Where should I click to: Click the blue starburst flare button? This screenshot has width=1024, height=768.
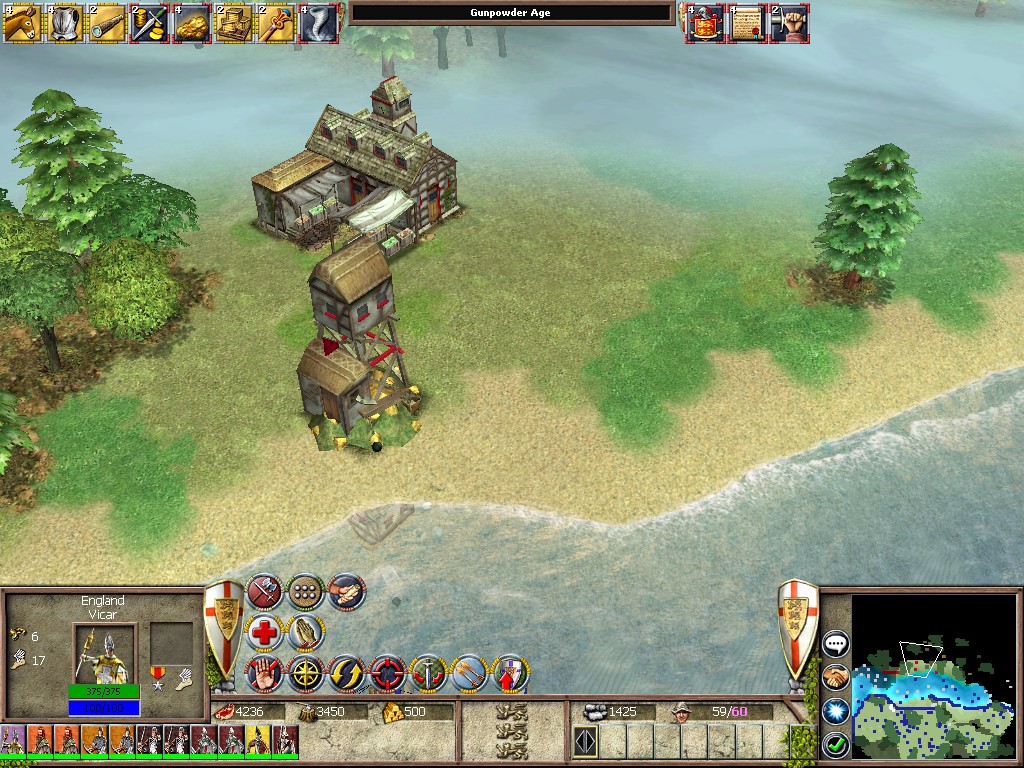point(835,711)
